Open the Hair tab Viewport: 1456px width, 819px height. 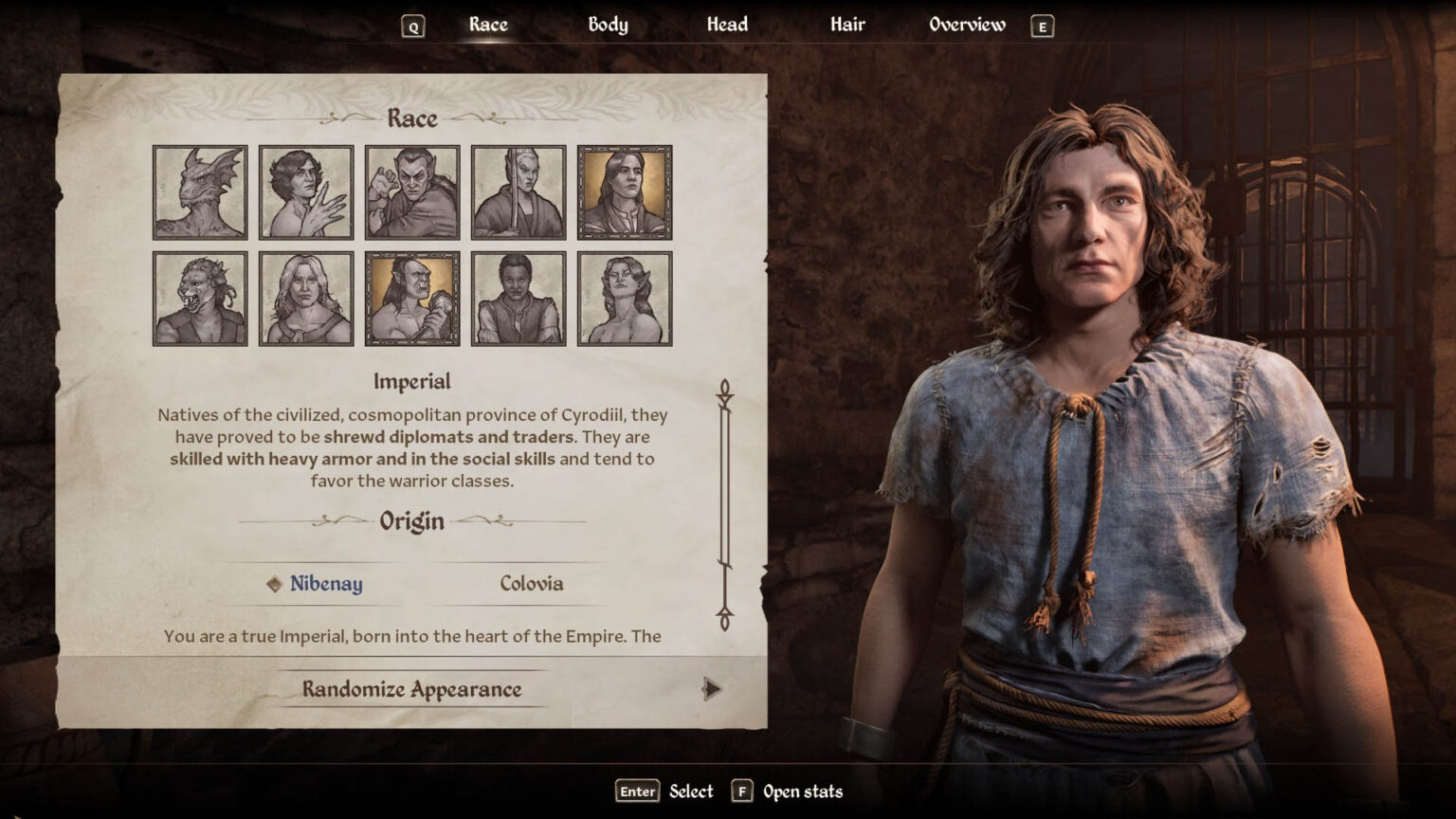tap(846, 25)
